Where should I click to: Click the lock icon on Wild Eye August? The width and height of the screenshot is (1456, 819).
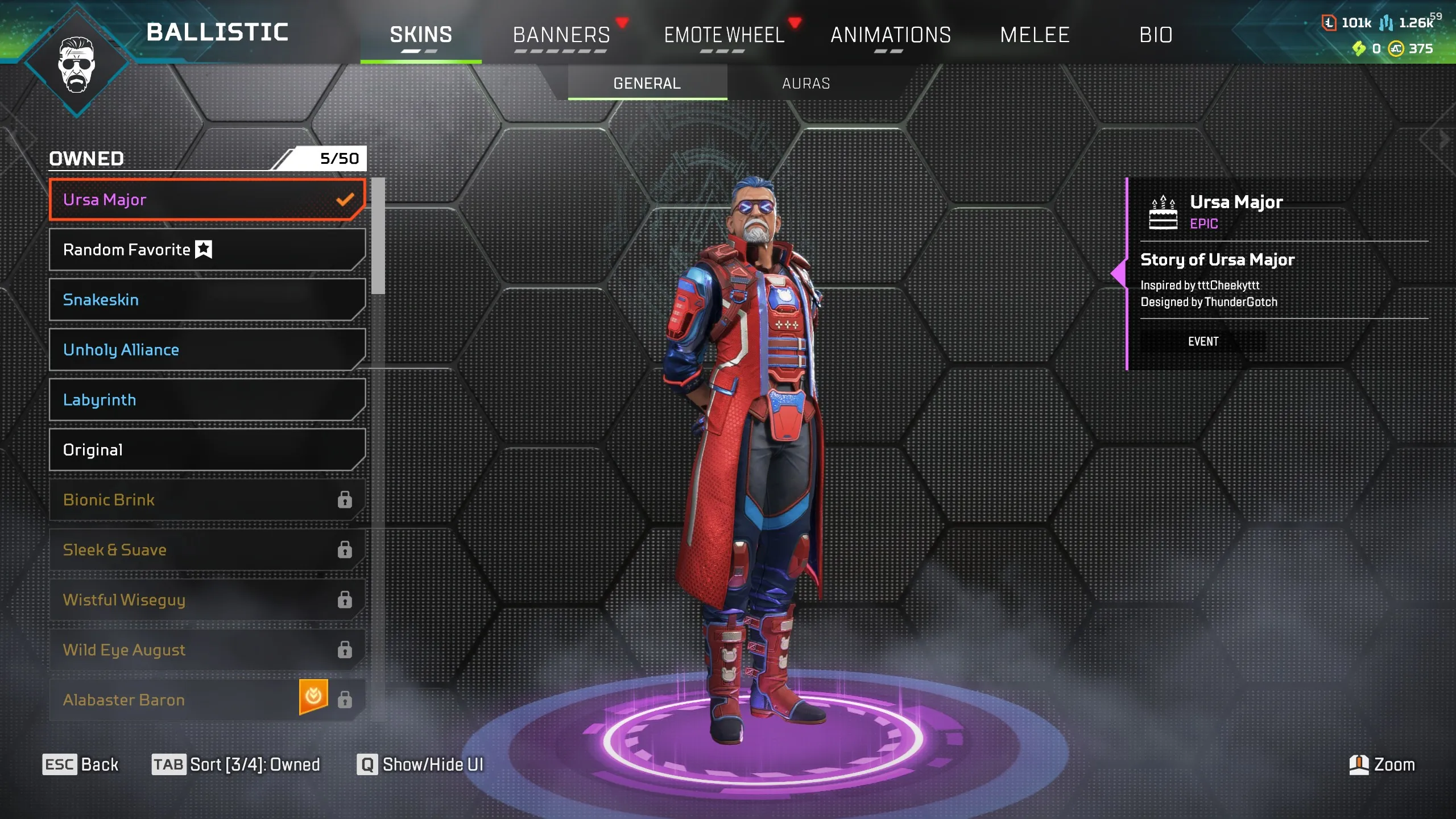tap(344, 650)
